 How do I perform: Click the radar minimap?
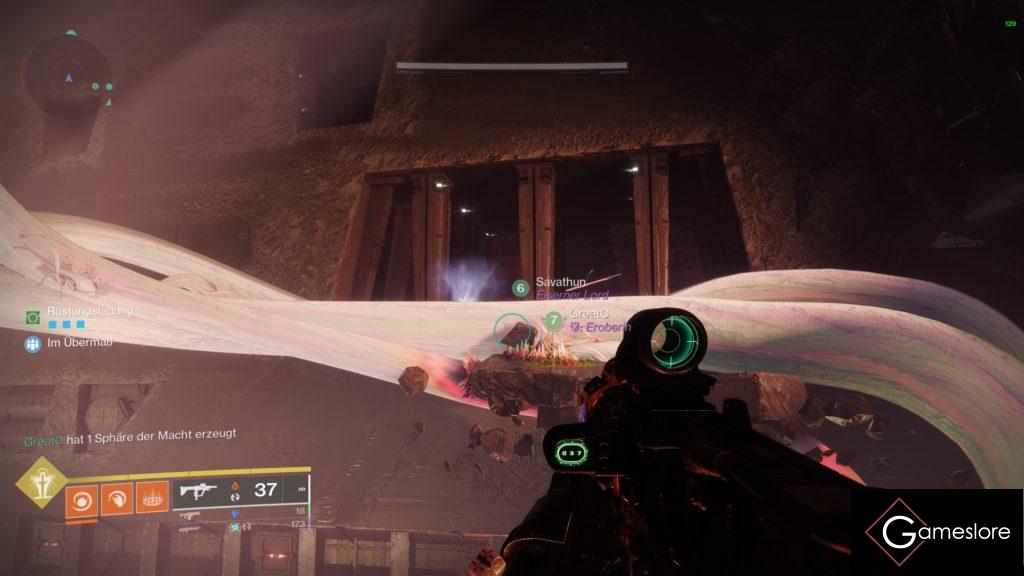(69, 77)
